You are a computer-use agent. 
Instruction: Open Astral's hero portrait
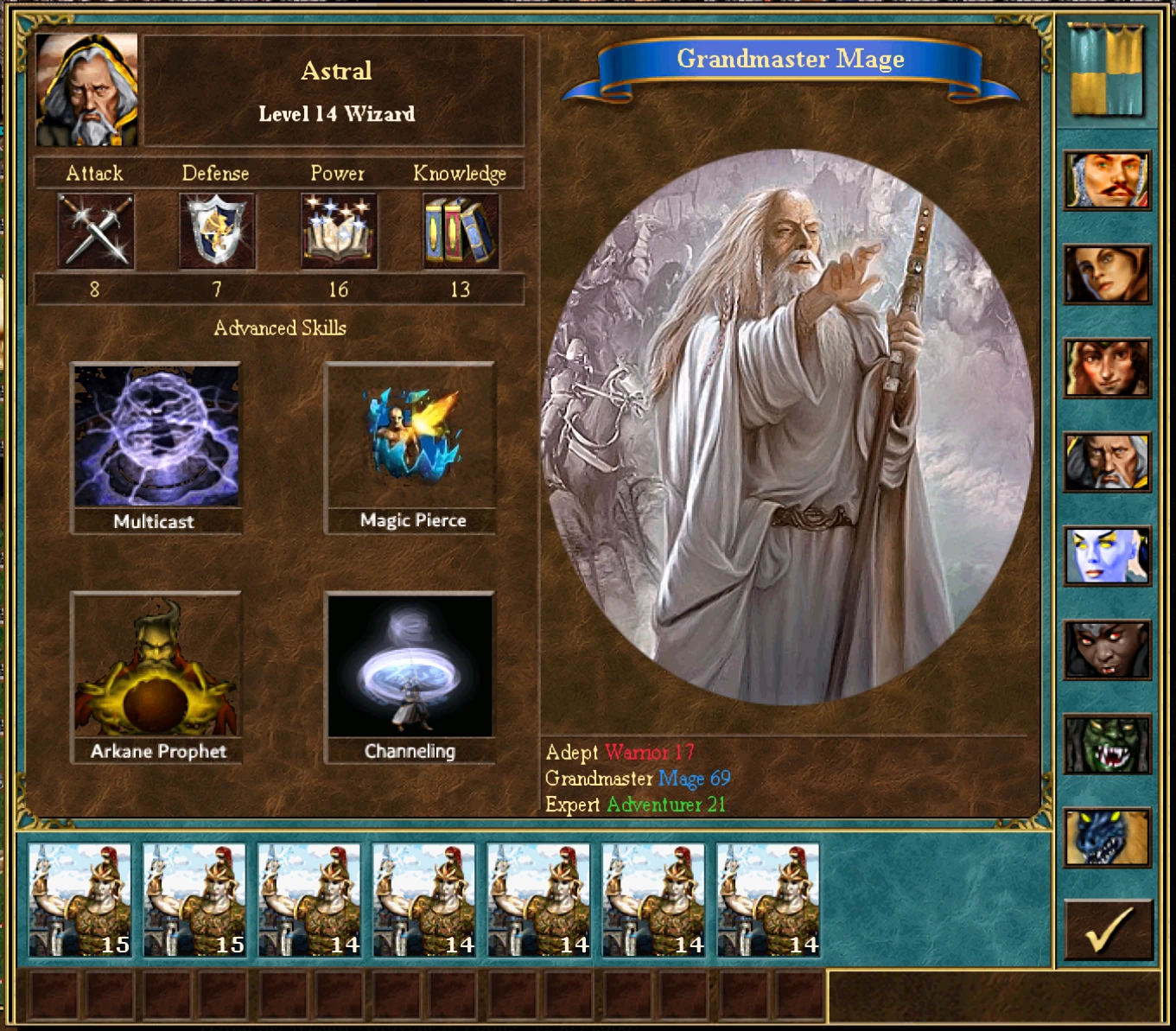click(87, 90)
